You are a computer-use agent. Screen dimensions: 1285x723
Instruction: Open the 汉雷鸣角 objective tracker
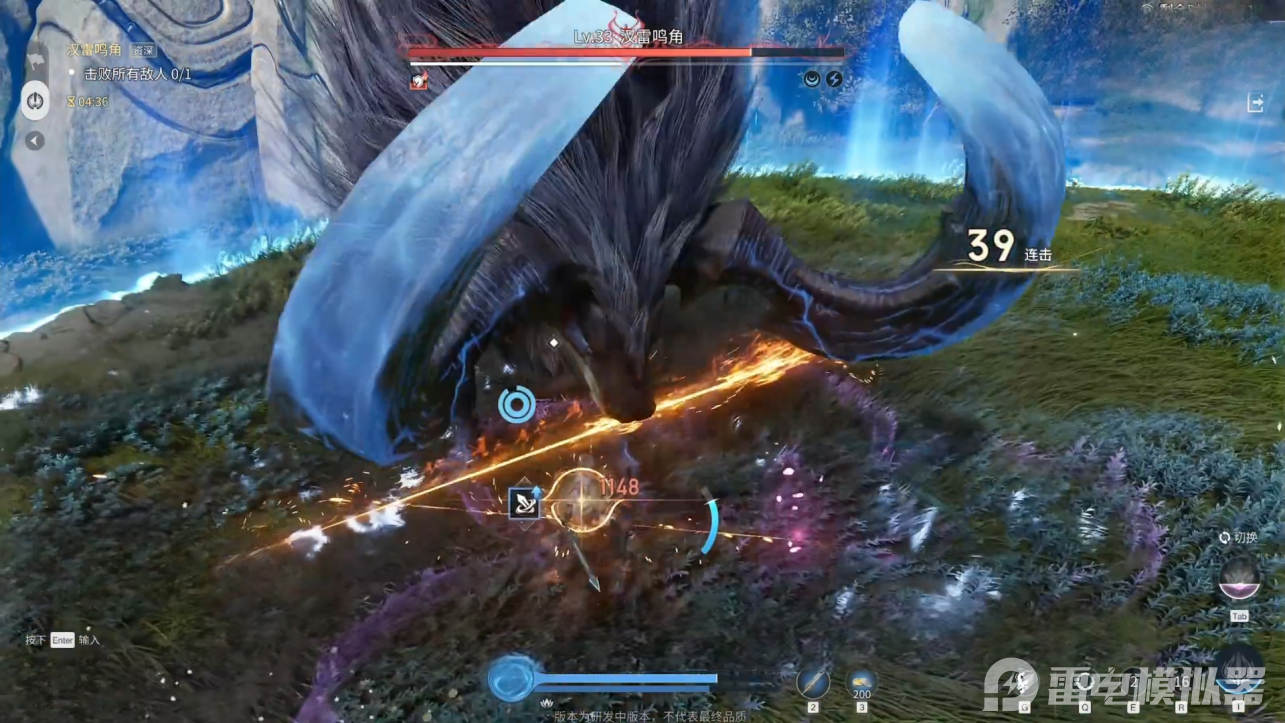(x=94, y=49)
